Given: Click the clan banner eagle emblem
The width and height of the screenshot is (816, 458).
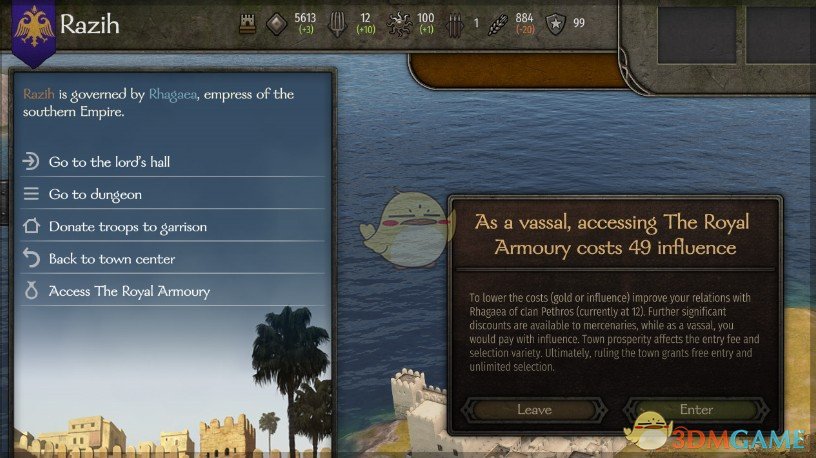Looking at the screenshot, I should pyautogui.click(x=33, y=24).
